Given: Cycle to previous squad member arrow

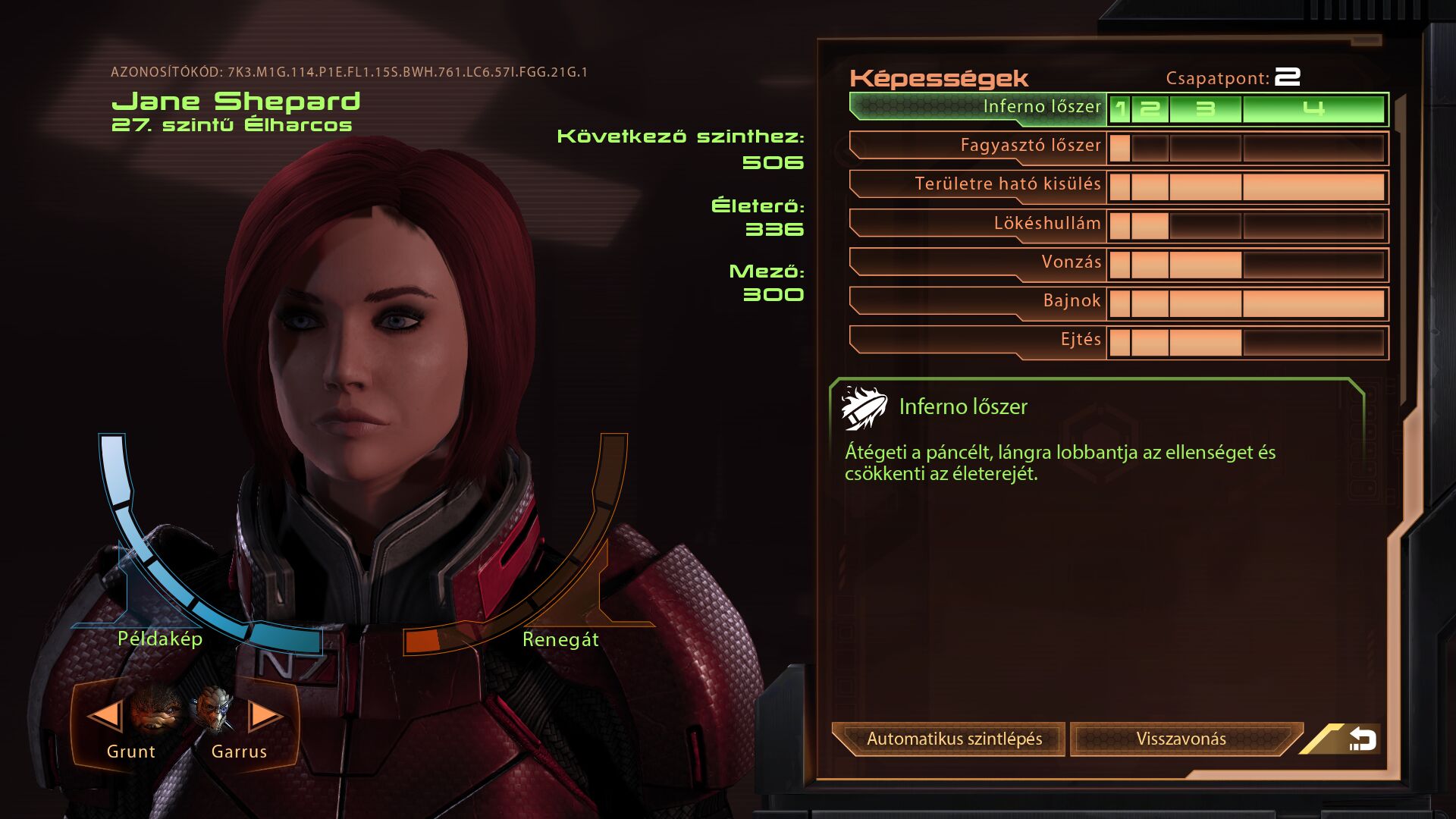Looking at the screenshot, I should click(105, 715).
